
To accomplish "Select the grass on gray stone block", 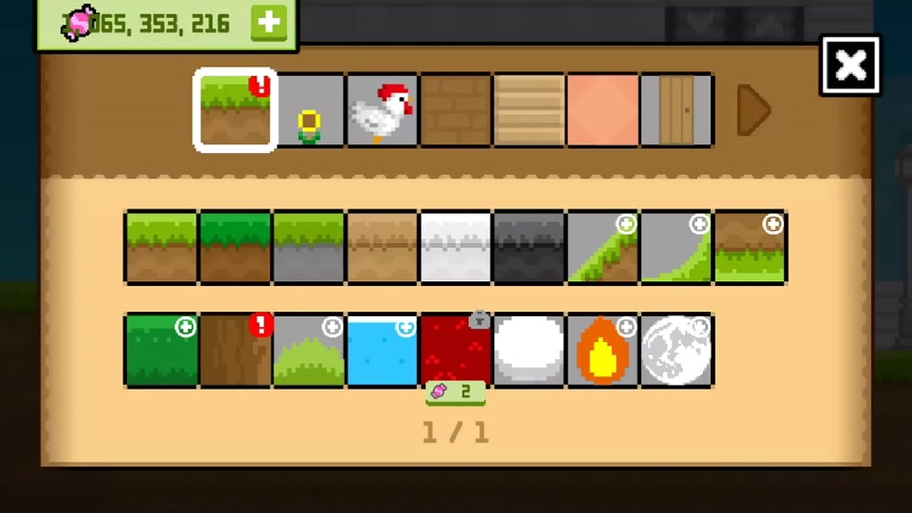I will pyautogui.click(x=309, y=247).
